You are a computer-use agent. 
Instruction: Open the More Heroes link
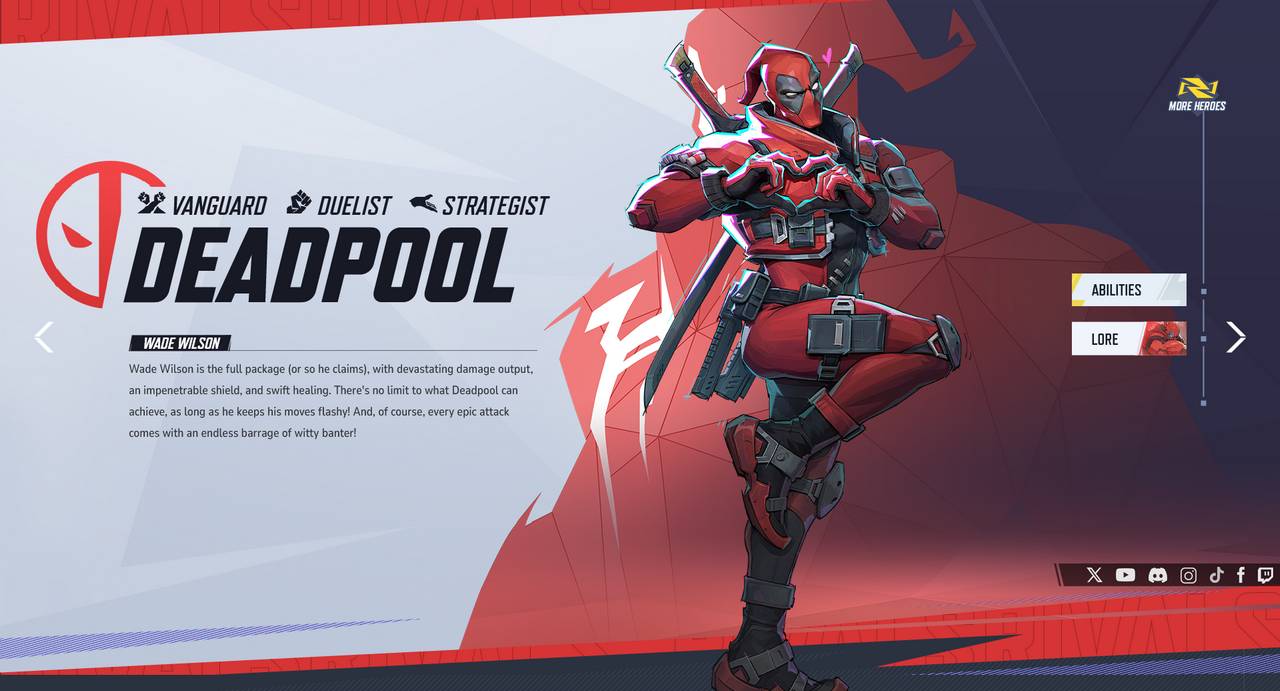(1197, 95)
